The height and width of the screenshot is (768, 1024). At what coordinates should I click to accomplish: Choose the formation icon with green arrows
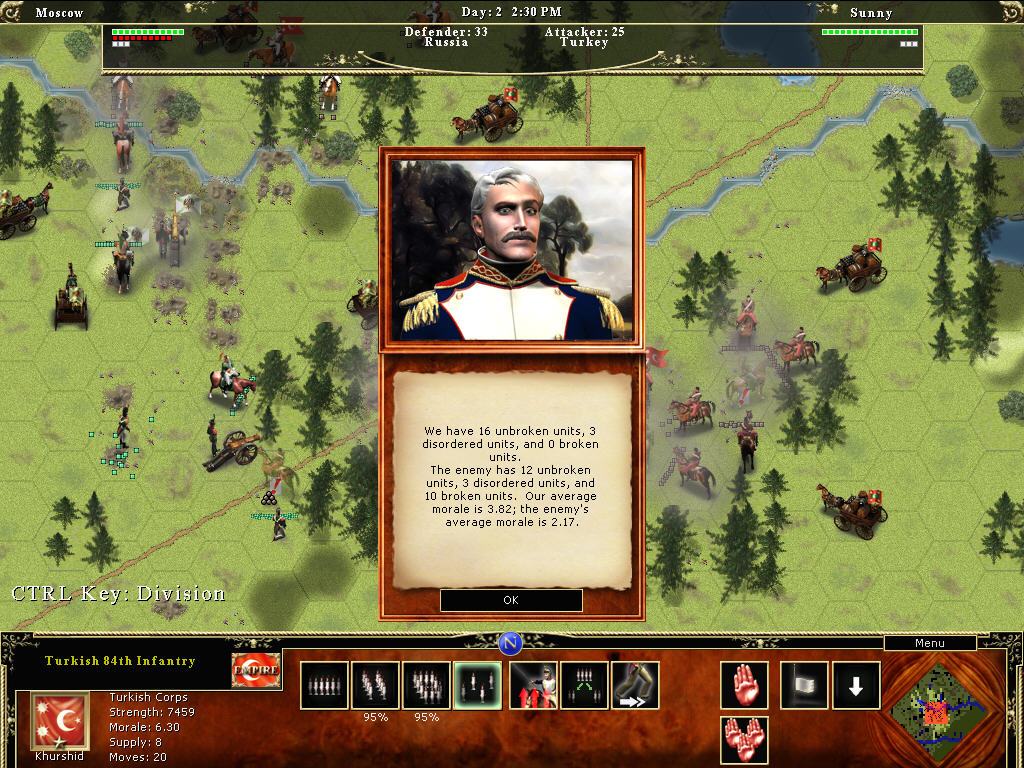pos(584,685)
